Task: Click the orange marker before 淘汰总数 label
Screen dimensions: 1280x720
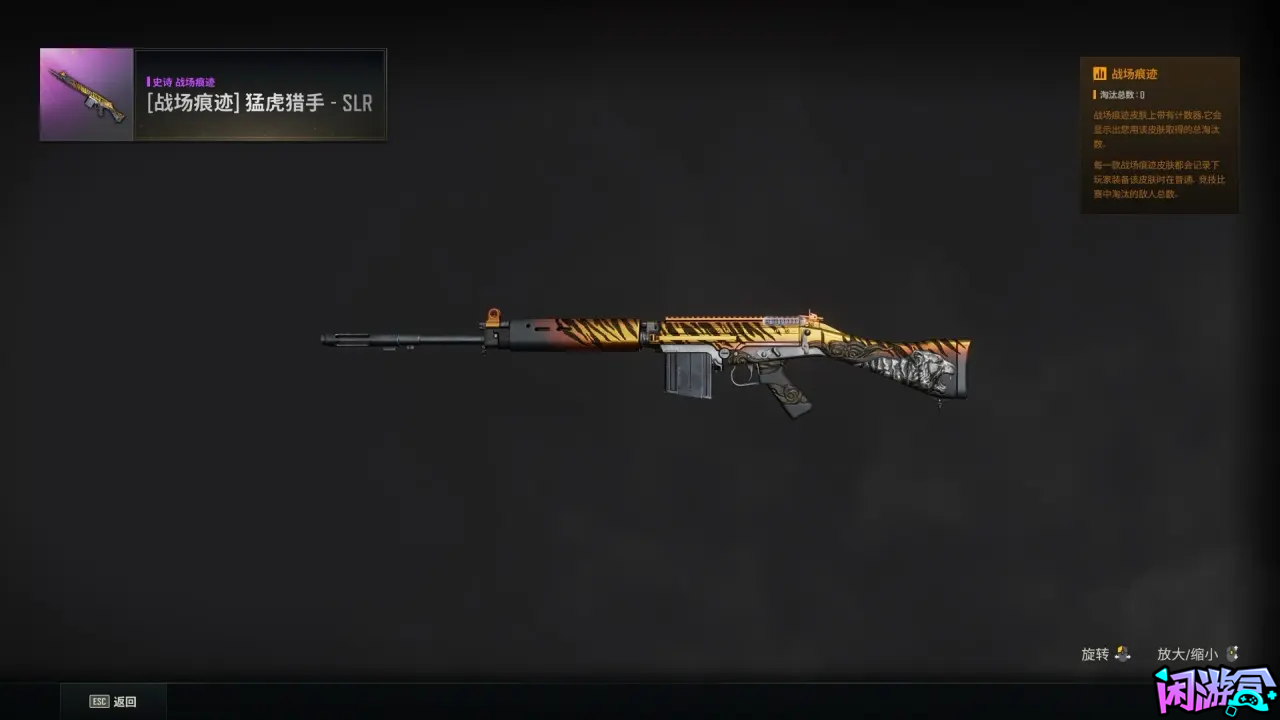Action: [x=1092, y=96]
